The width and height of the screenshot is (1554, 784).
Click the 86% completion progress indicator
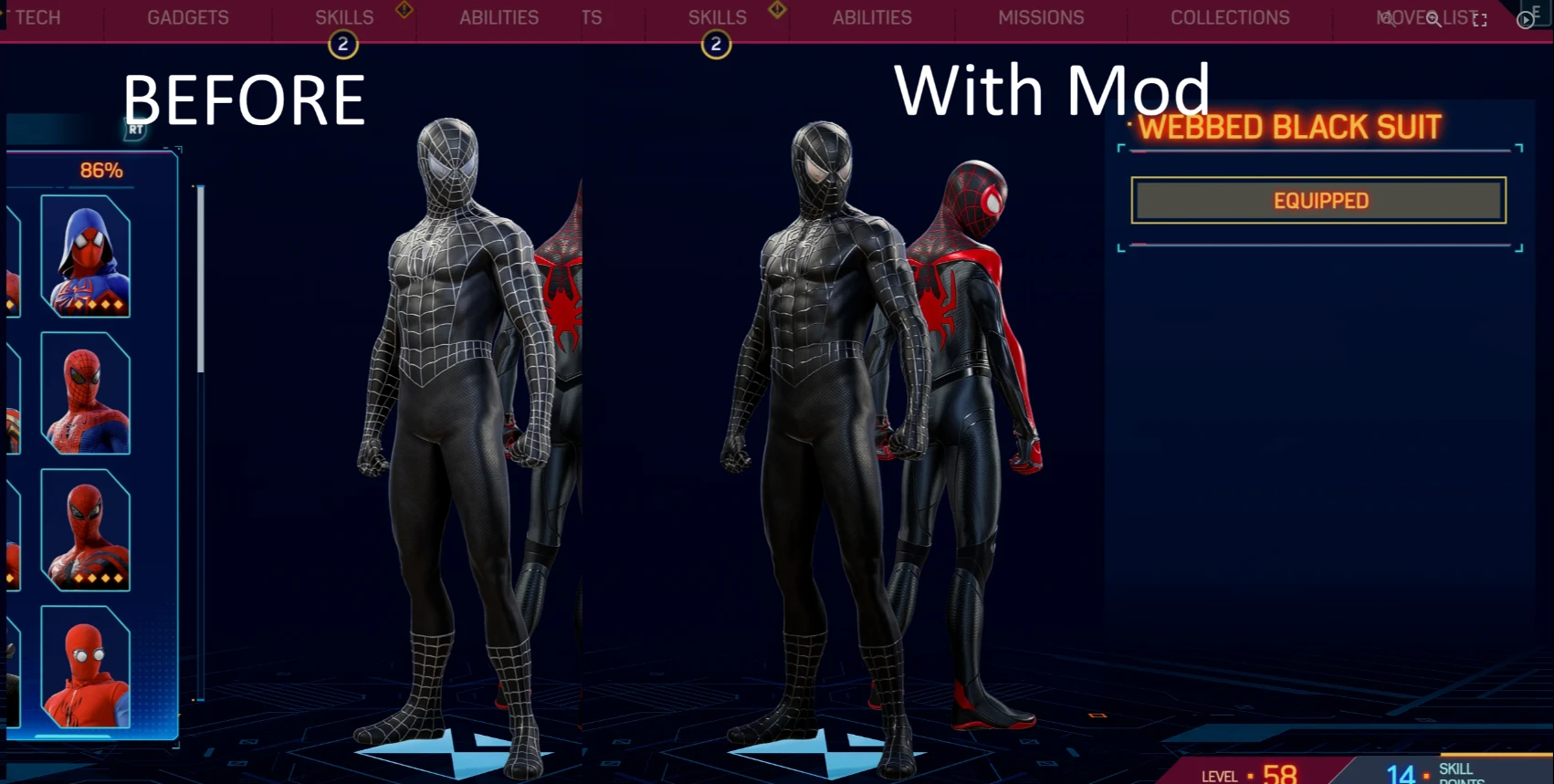103,170
